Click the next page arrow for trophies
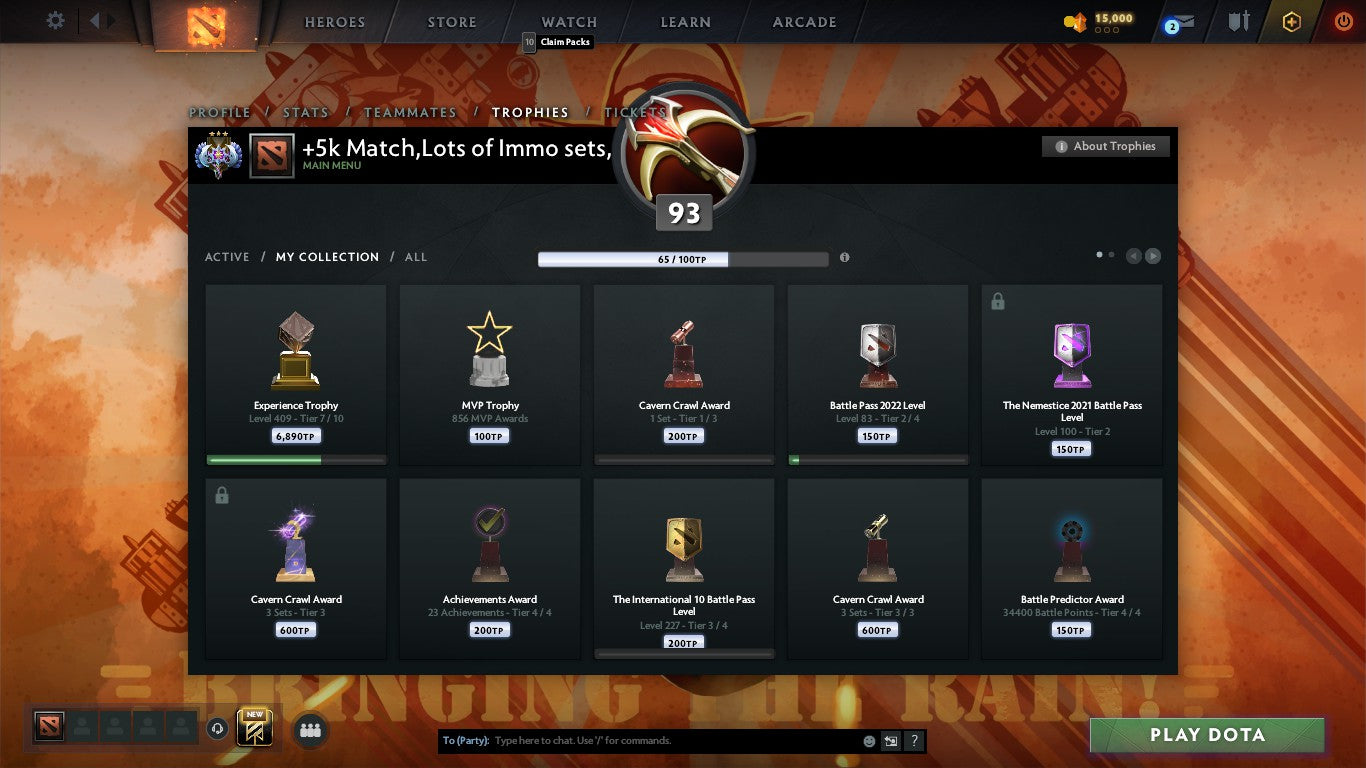The height and width of the screenshot is (768, 1366). [1152, 255]
